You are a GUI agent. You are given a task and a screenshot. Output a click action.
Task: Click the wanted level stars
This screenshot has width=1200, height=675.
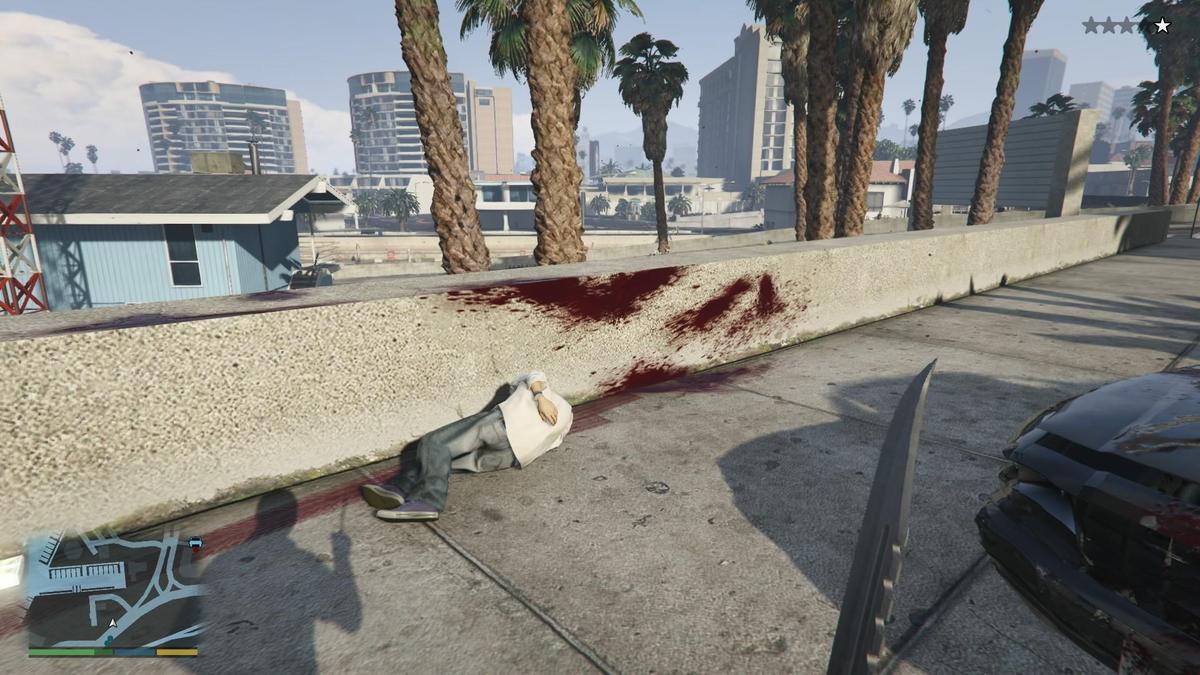coord(1125,26)
